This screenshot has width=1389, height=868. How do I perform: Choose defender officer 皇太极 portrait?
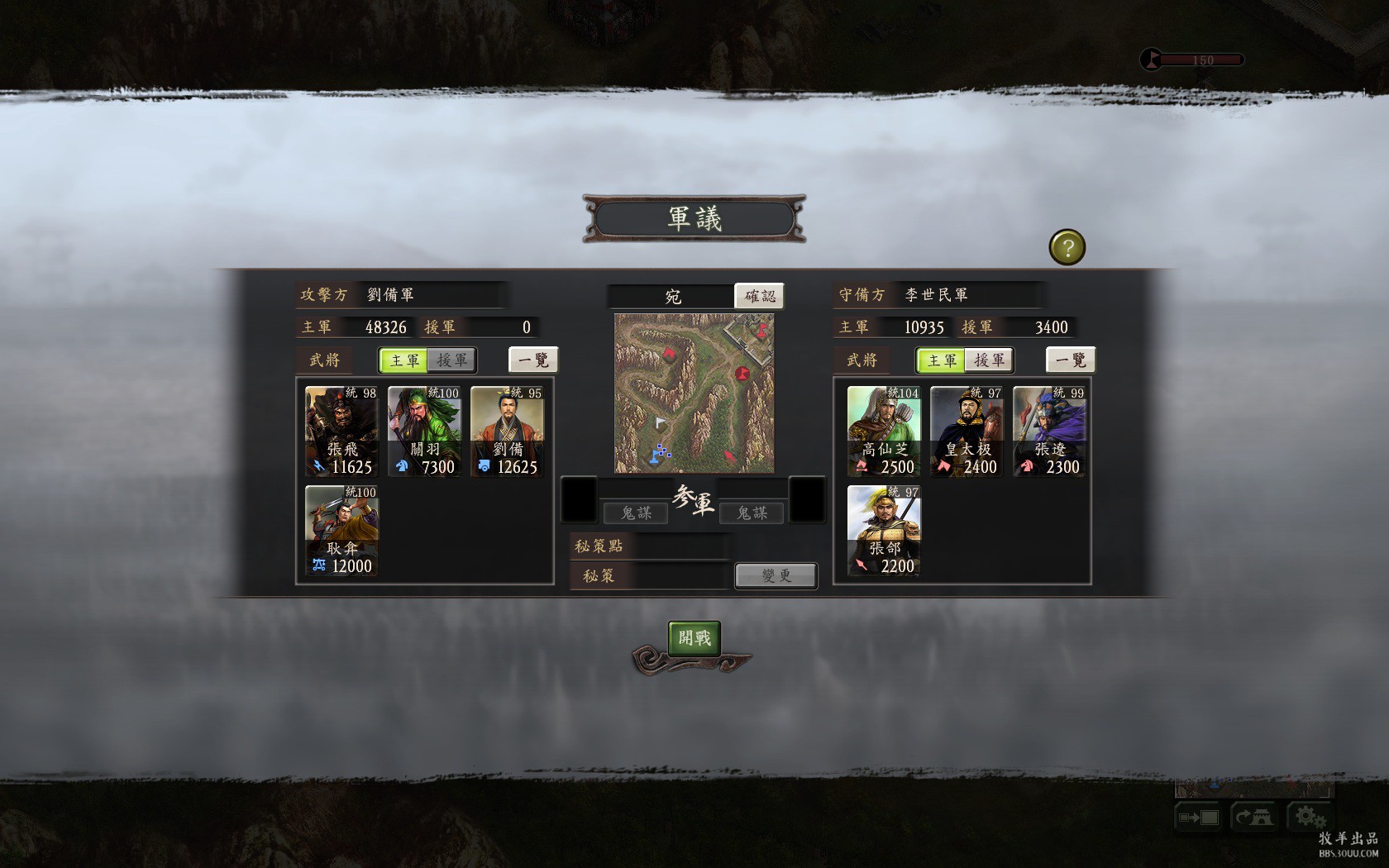[x=967, y=432]
